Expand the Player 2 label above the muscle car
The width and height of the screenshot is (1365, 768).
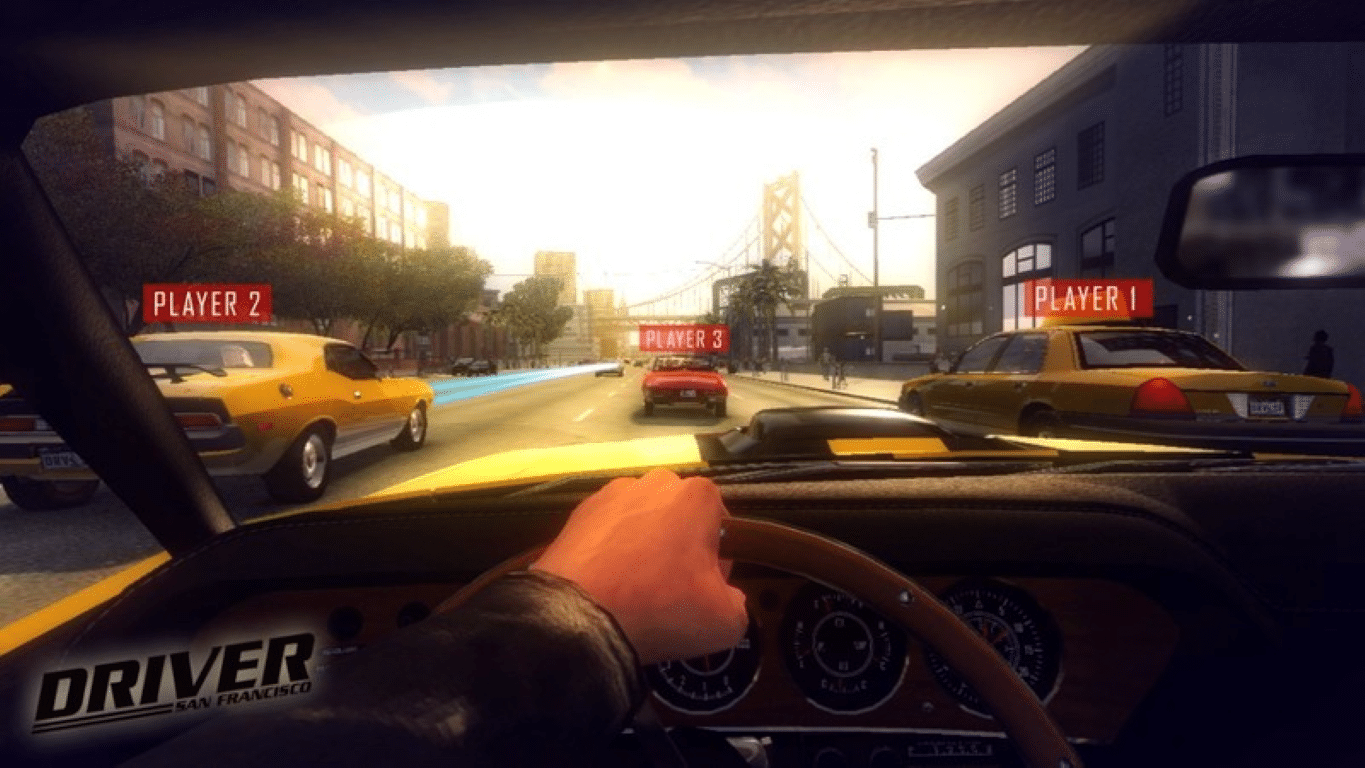207,304
